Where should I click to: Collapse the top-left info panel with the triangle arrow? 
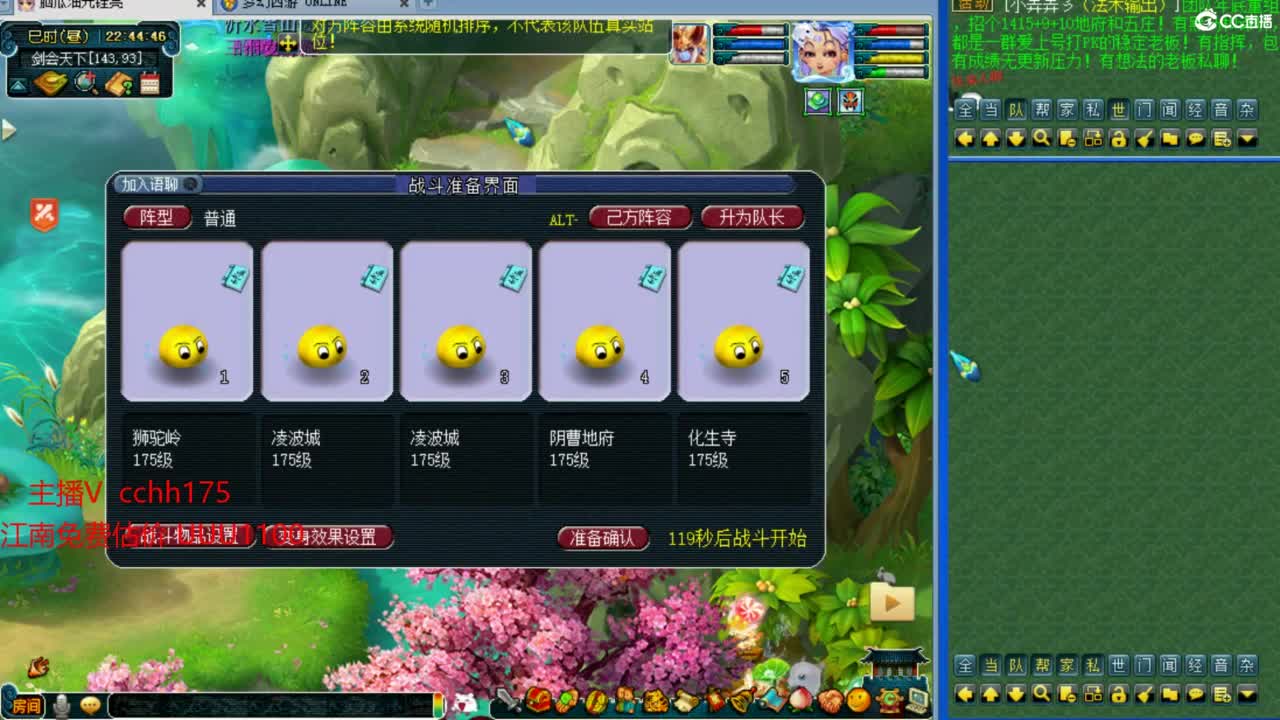pyautogui.click(x=17, y=84)
